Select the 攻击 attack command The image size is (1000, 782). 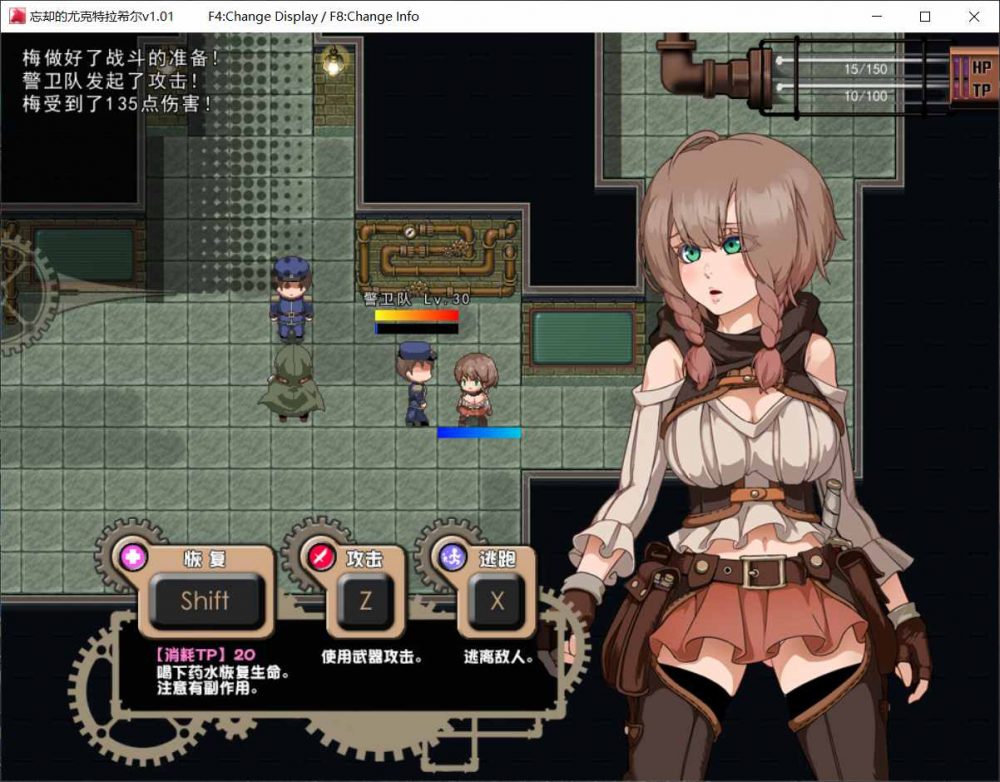coord(365,600)
